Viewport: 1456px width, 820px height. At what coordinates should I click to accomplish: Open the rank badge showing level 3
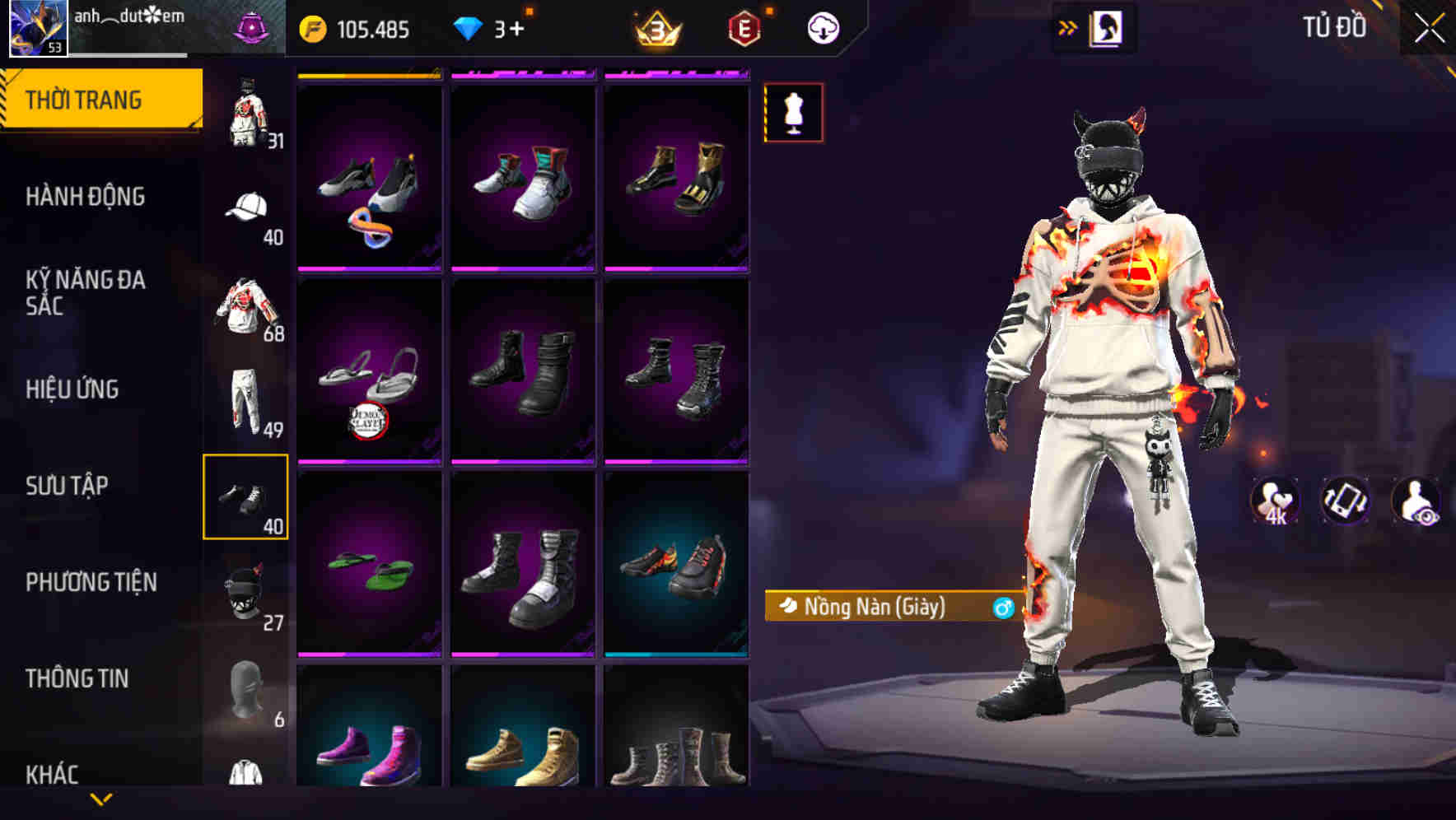[x=655, y=26]
